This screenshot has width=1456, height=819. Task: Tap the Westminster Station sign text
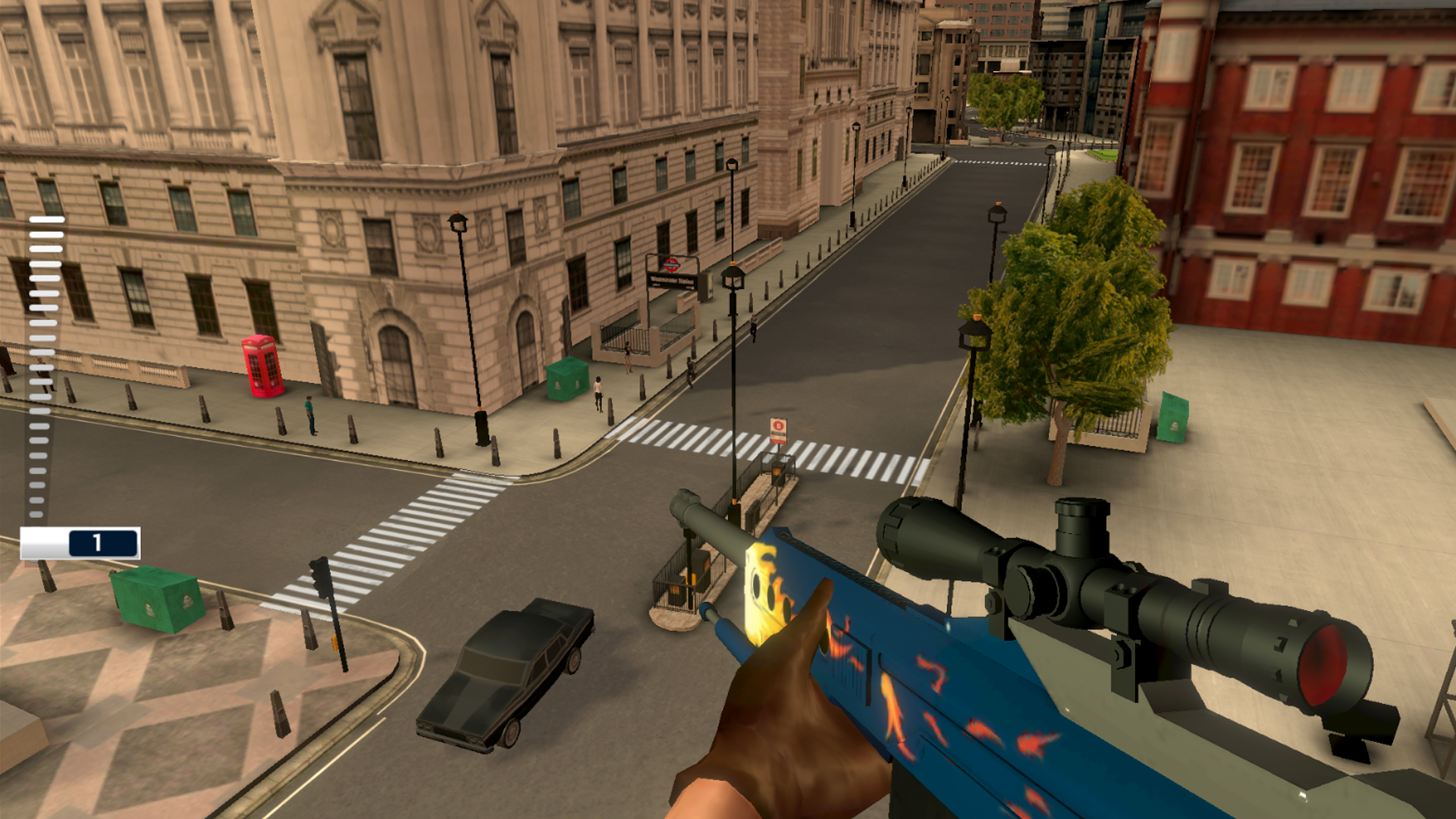point(673,281)
